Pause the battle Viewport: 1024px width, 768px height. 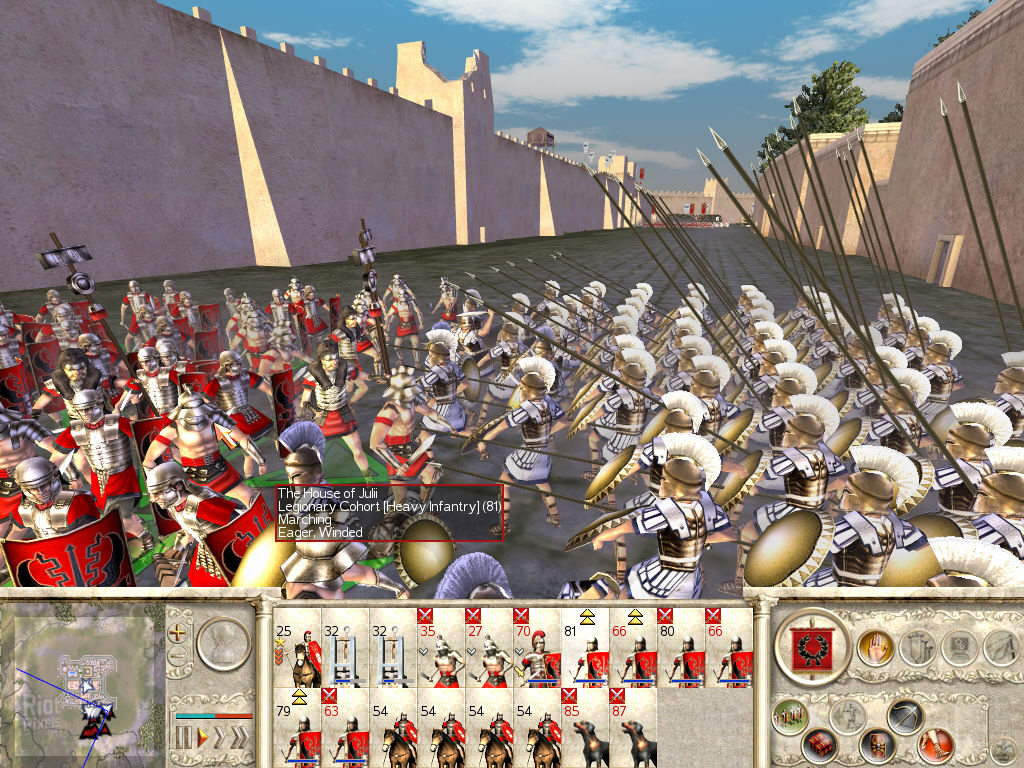[x=183, y=738]
